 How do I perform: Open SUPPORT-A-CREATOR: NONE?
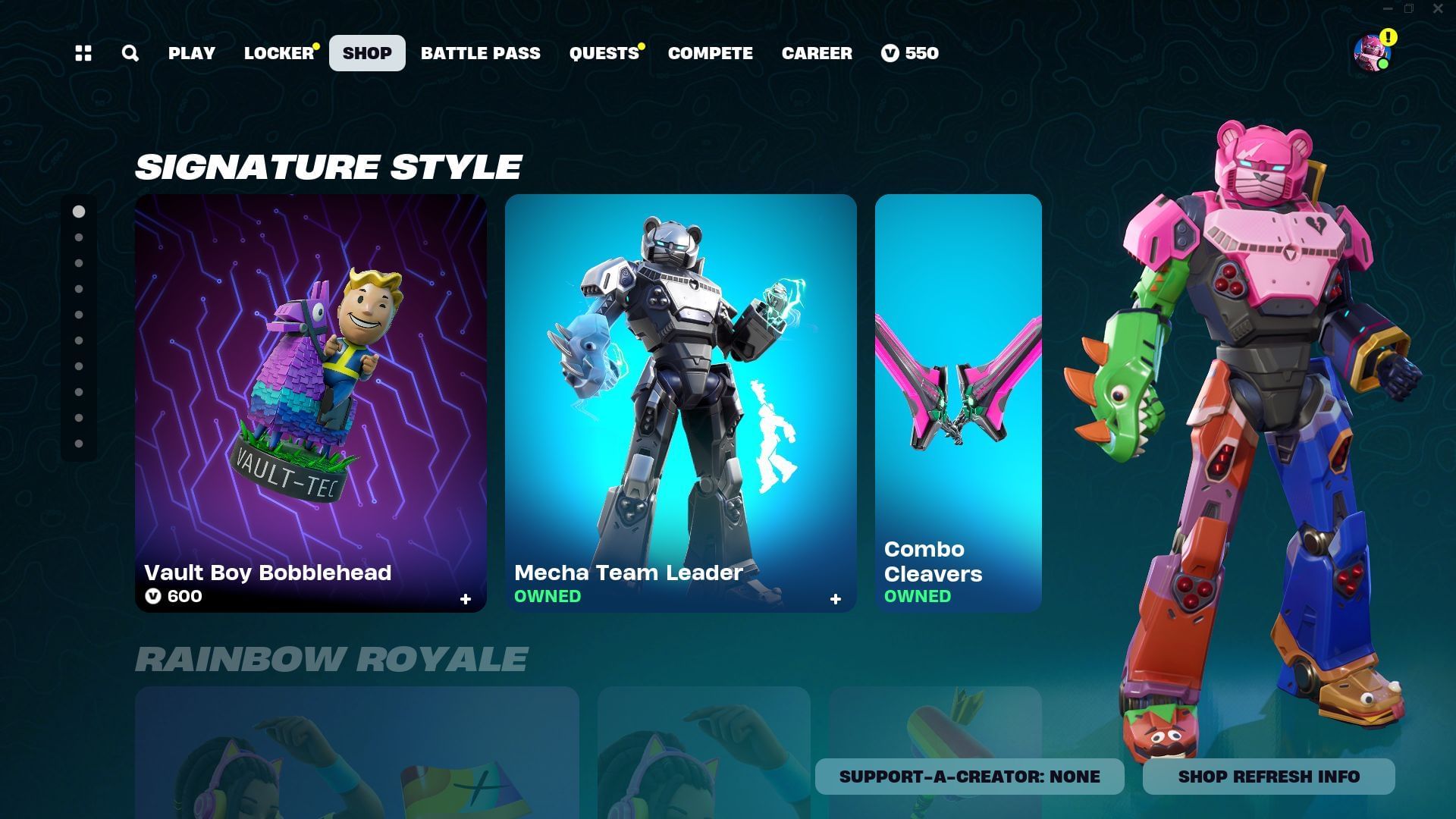(968, 776)
